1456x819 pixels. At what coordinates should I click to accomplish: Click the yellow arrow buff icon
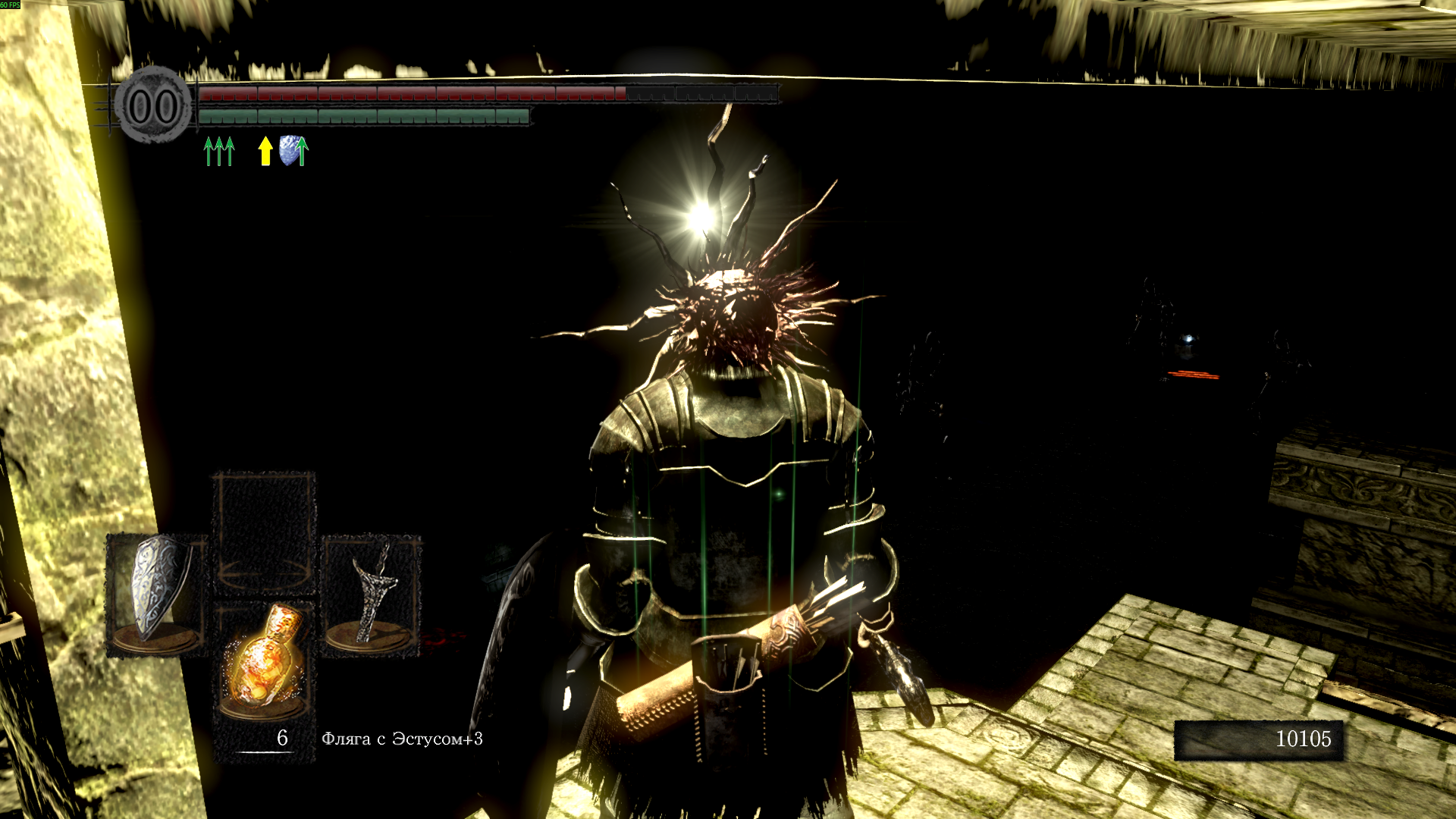pyautogui.click(x=265, y=151)
